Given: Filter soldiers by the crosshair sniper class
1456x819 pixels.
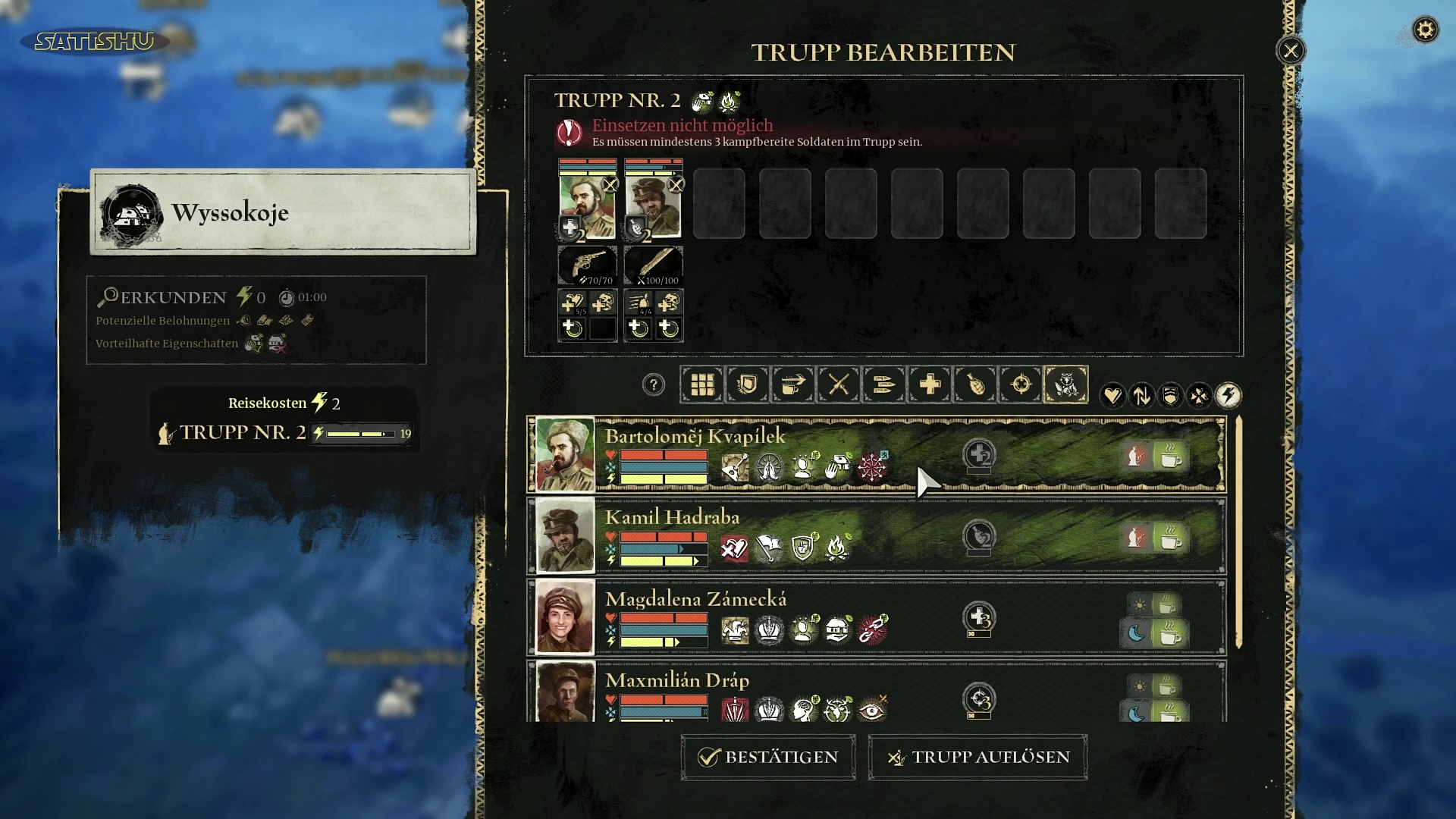Looking at the screenshot, I should (x=1021, y=384).
